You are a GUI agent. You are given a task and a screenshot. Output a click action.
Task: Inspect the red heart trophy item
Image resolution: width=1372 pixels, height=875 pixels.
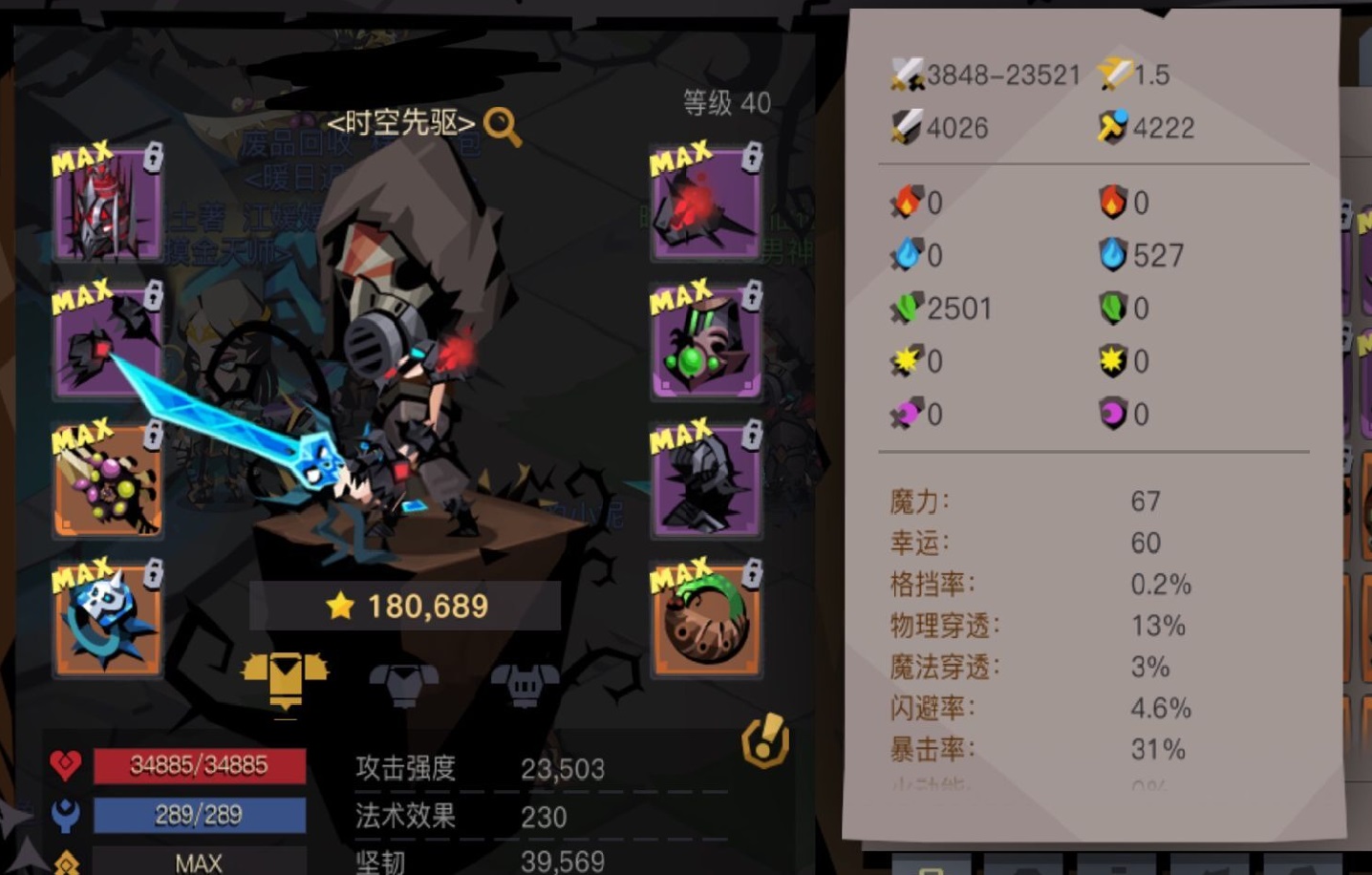[705, 203]
